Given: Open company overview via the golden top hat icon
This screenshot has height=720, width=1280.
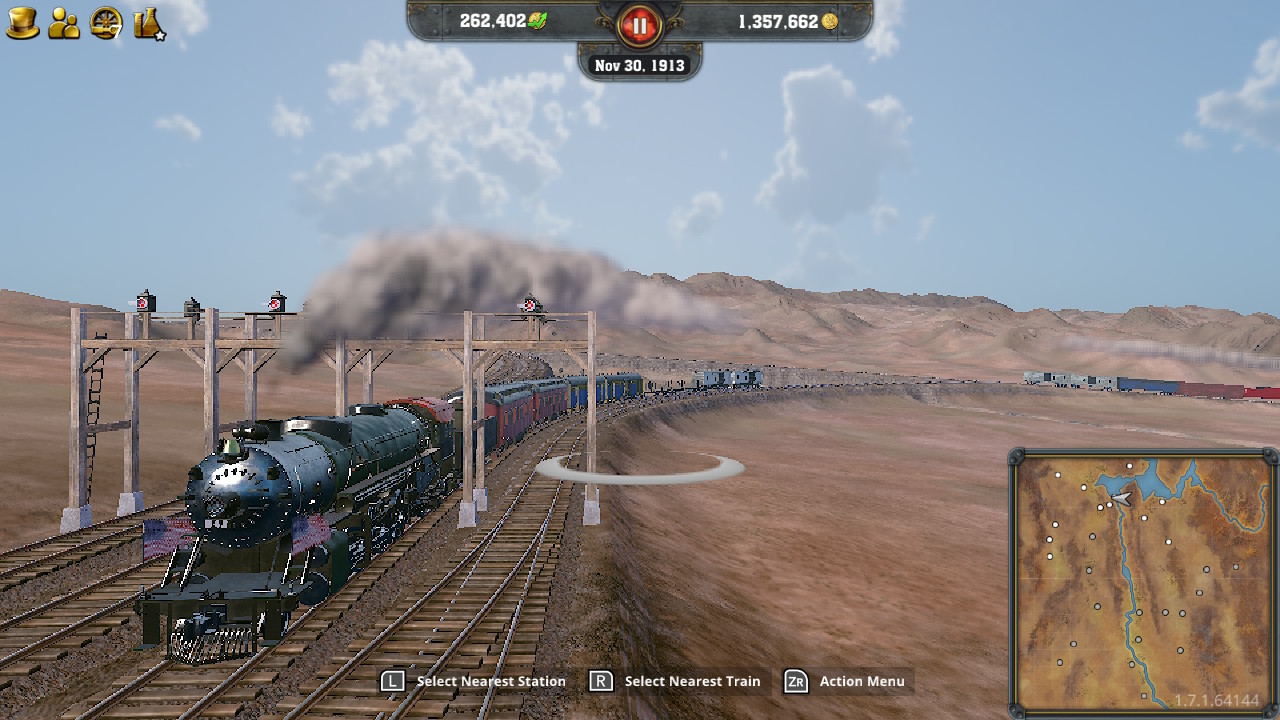Looking at the screenshot, I should coord(22,22).
